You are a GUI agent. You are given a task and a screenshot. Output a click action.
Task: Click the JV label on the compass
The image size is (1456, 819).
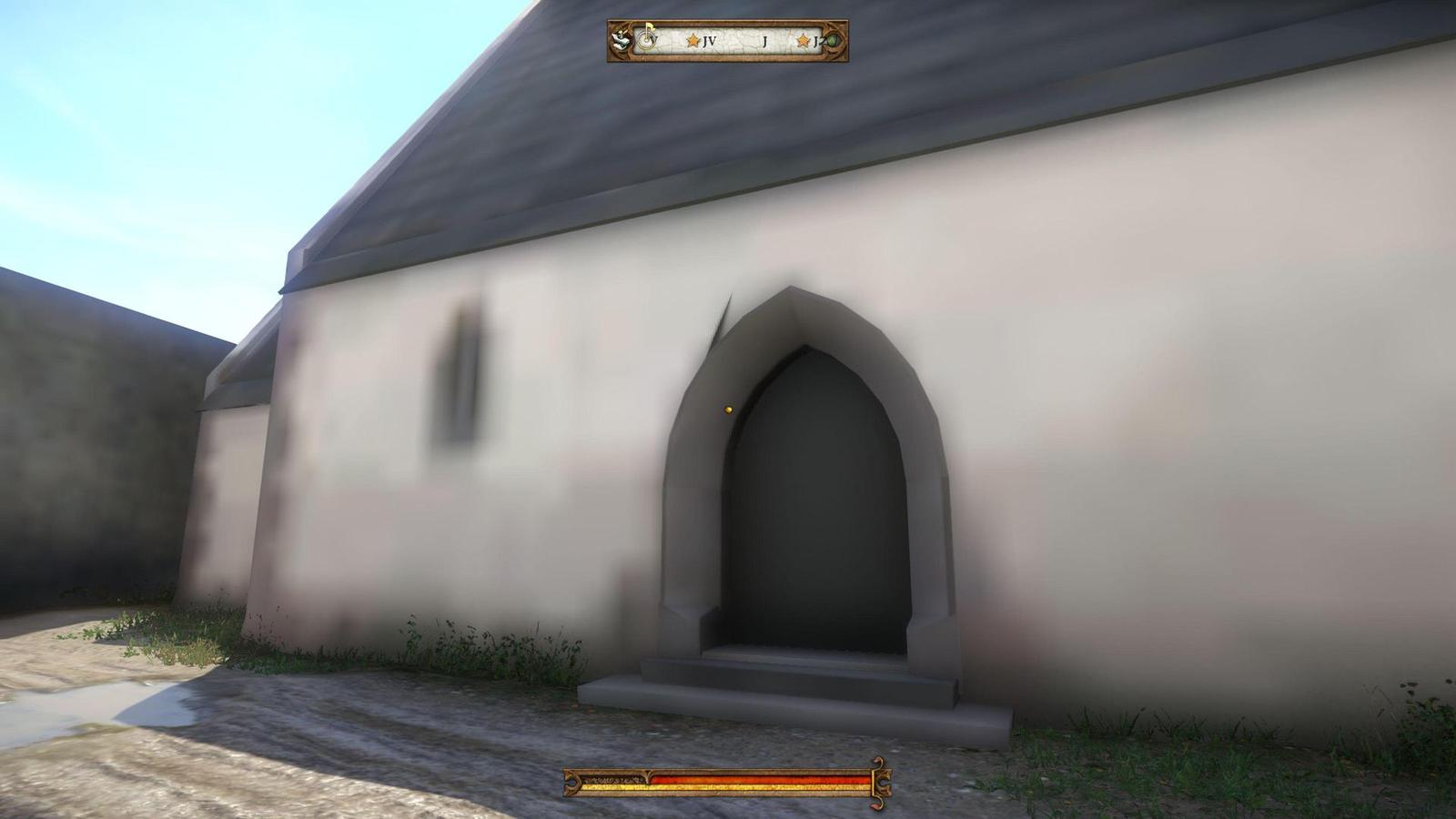[x=711, y=40]
